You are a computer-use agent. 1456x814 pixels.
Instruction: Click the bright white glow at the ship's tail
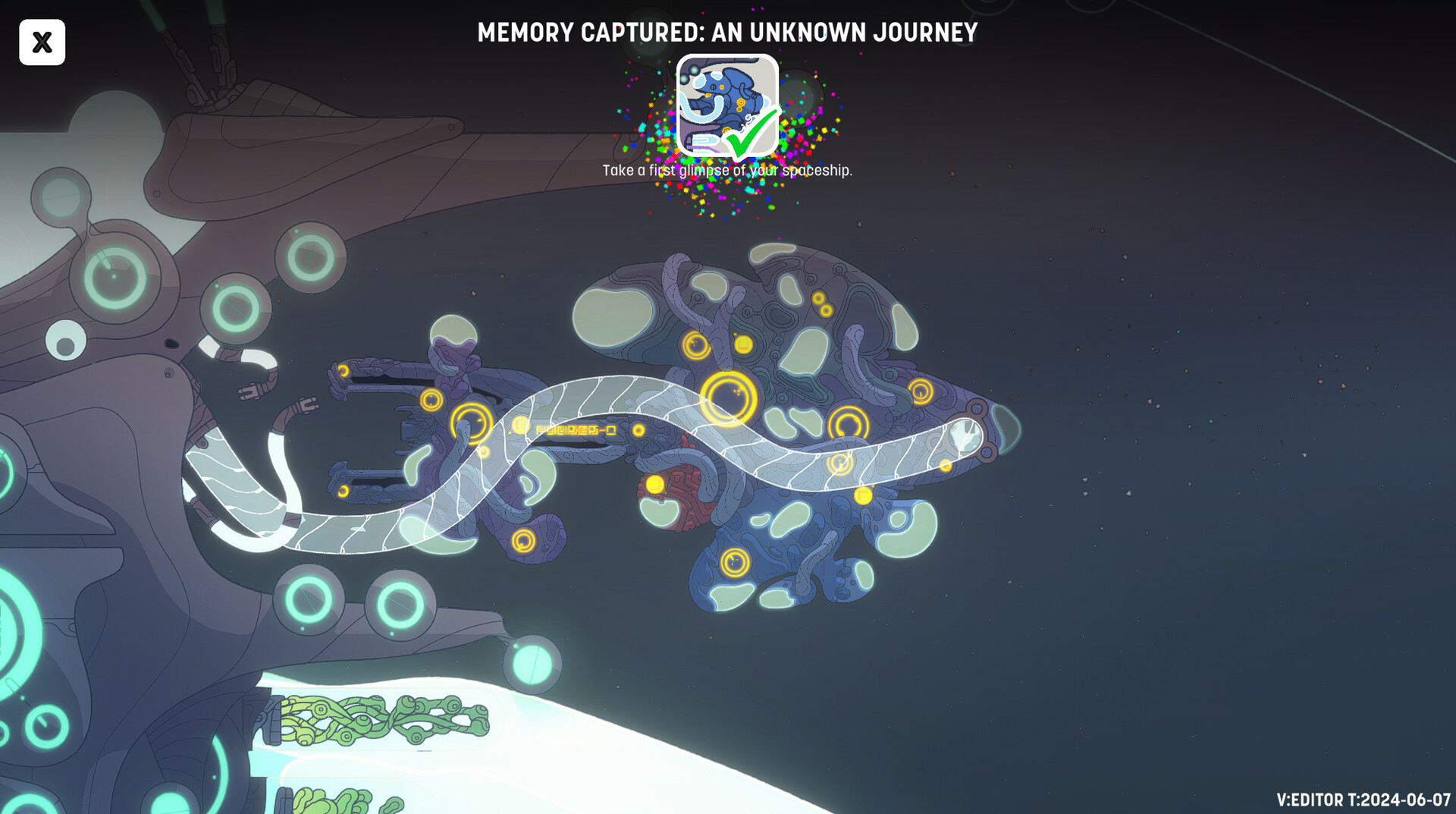coord(965,436)
